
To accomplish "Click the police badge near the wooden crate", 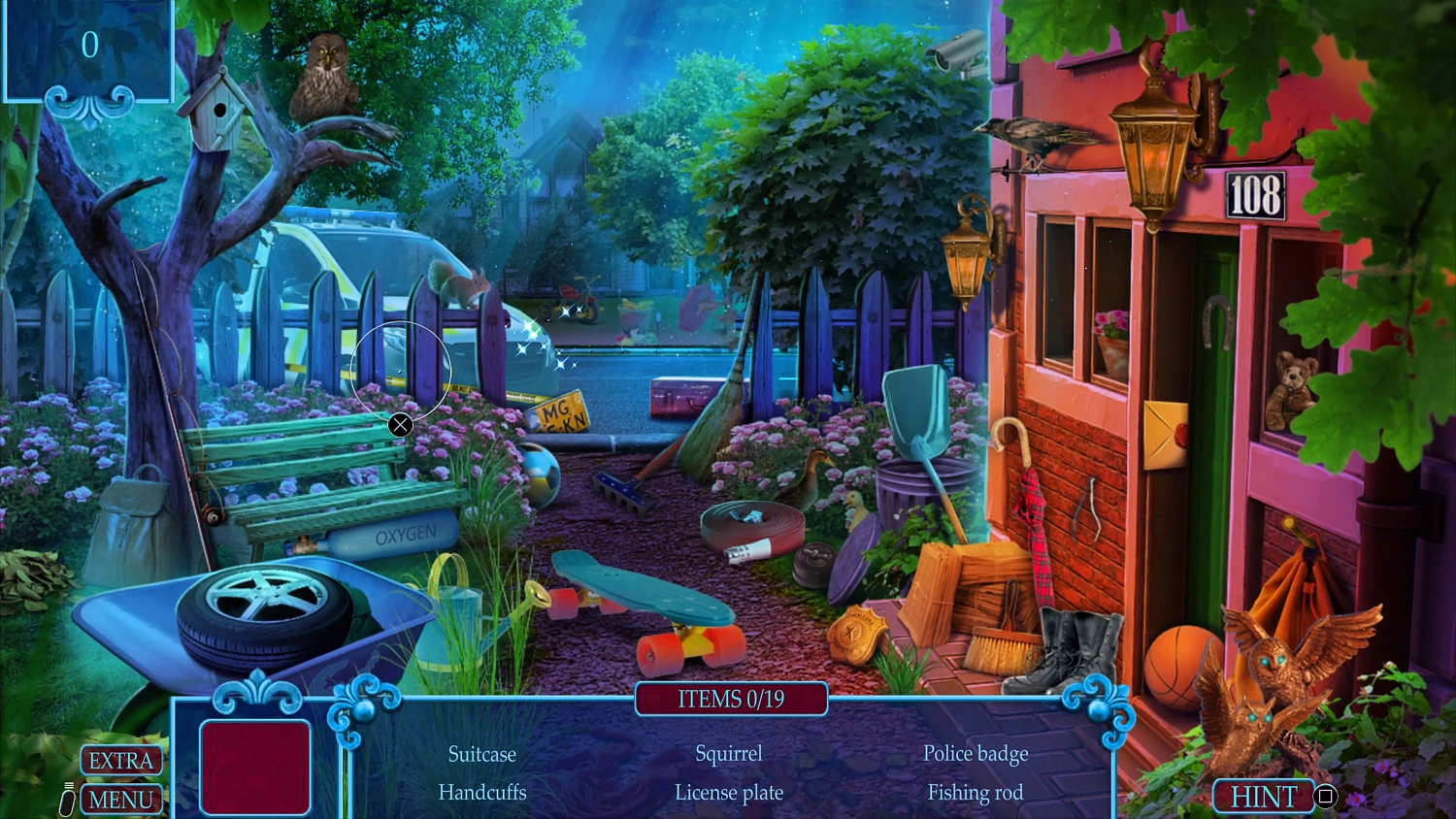I will (x=858, y=632).
